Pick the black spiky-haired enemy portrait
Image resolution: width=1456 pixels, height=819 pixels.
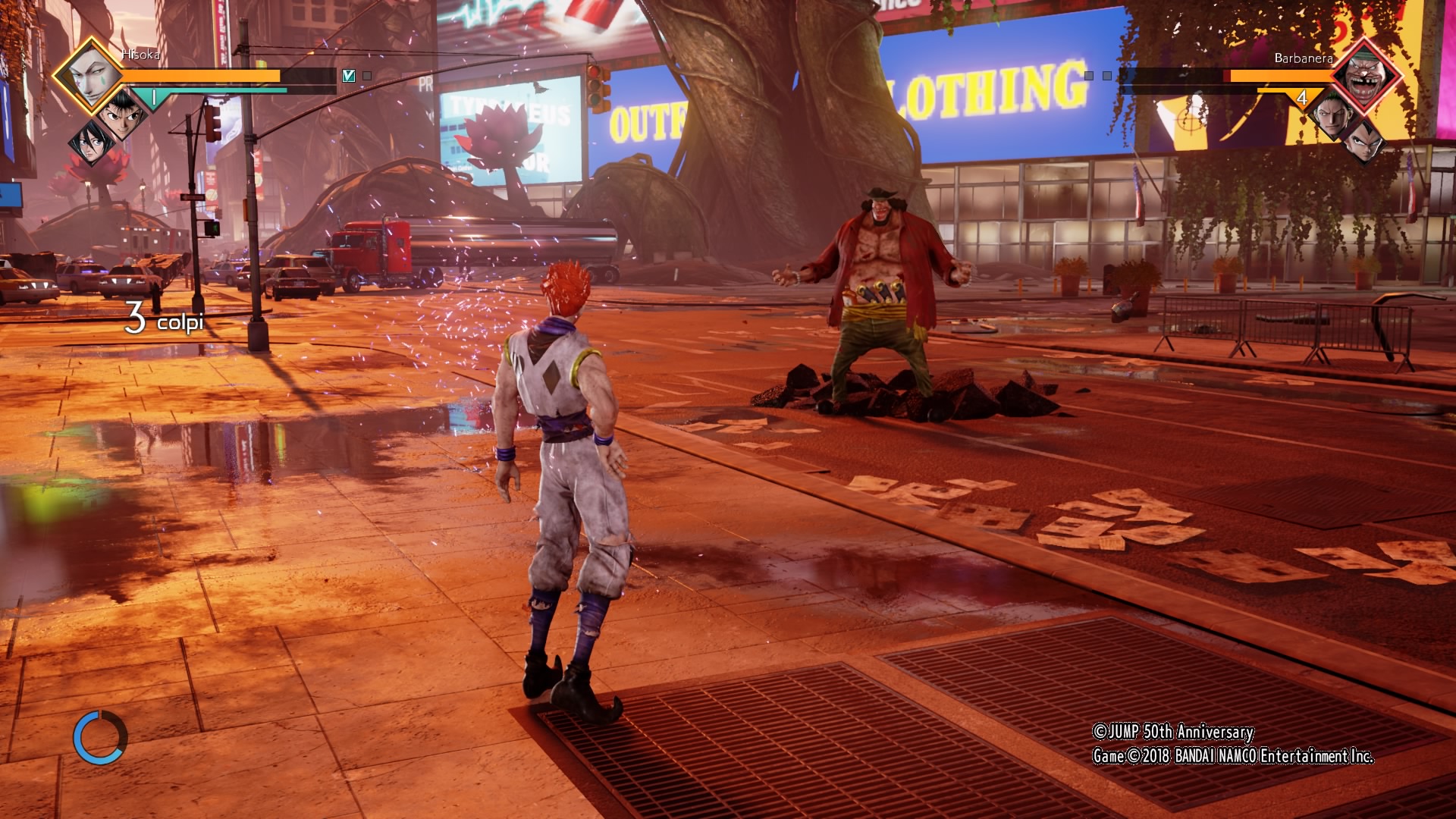1363,142
